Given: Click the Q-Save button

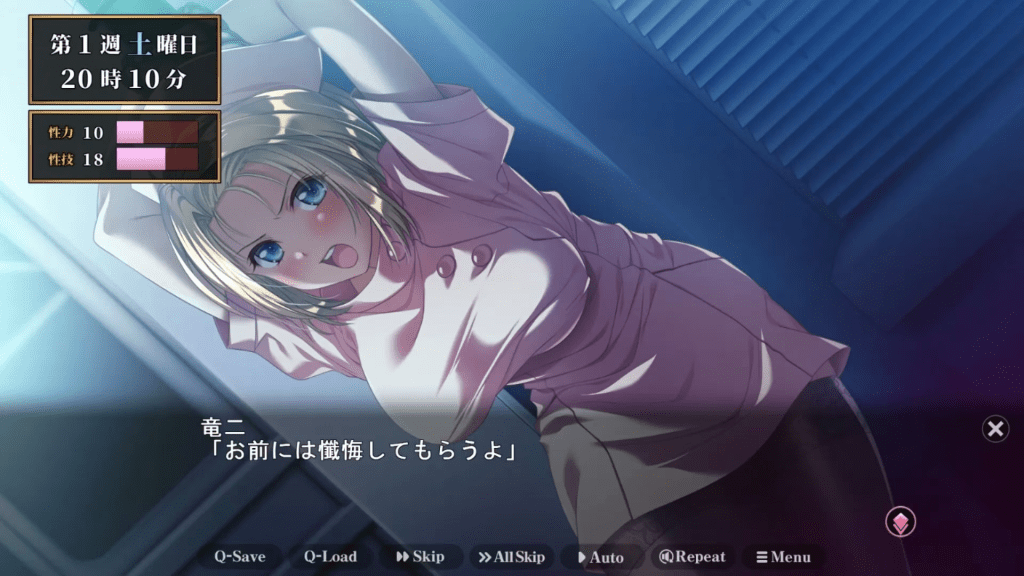Looking at the screenshot, I should [241, 557].
